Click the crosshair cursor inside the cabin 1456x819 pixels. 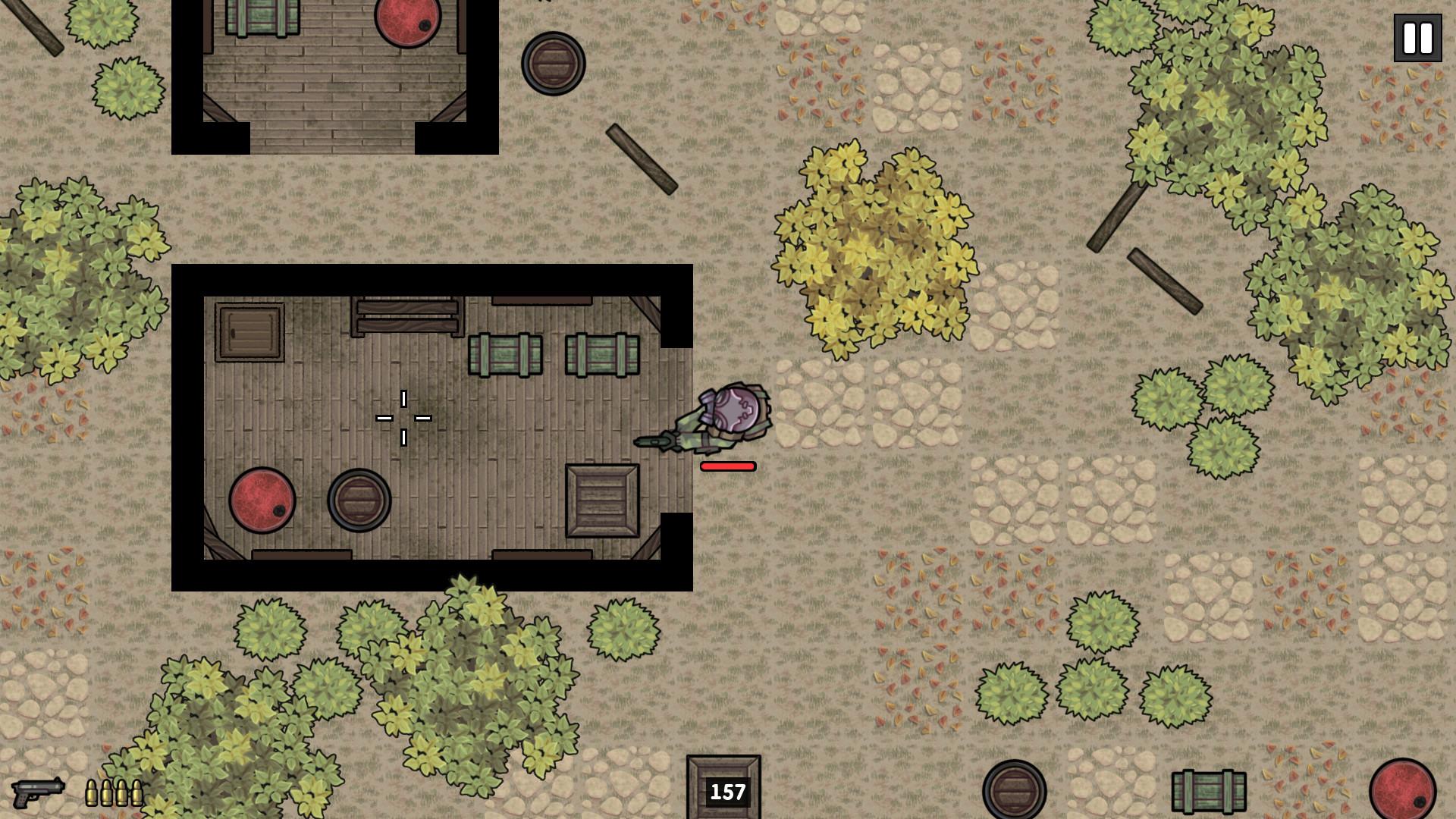(x=406, y=418)
